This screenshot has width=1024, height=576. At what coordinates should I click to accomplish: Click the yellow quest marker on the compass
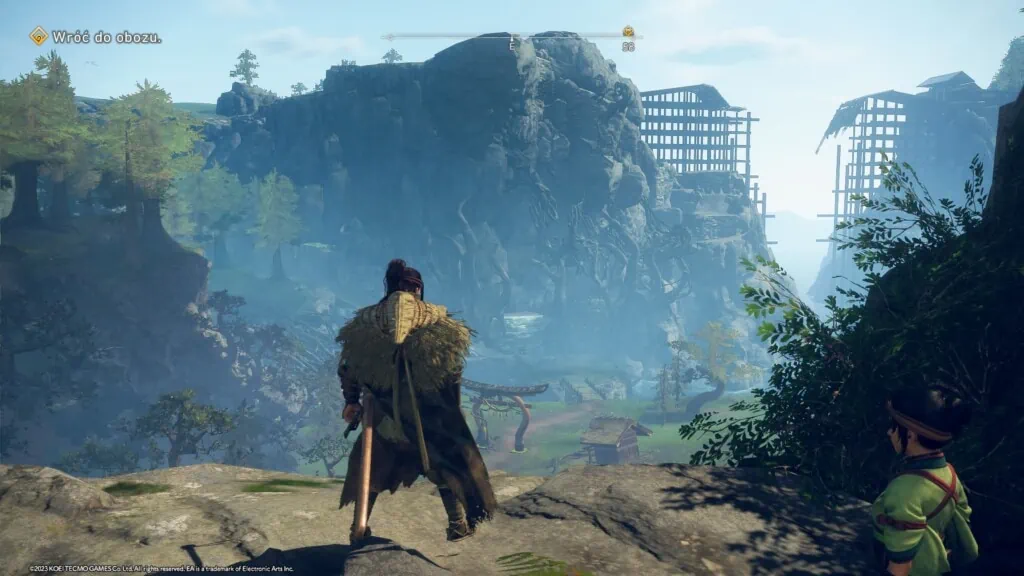628,32
